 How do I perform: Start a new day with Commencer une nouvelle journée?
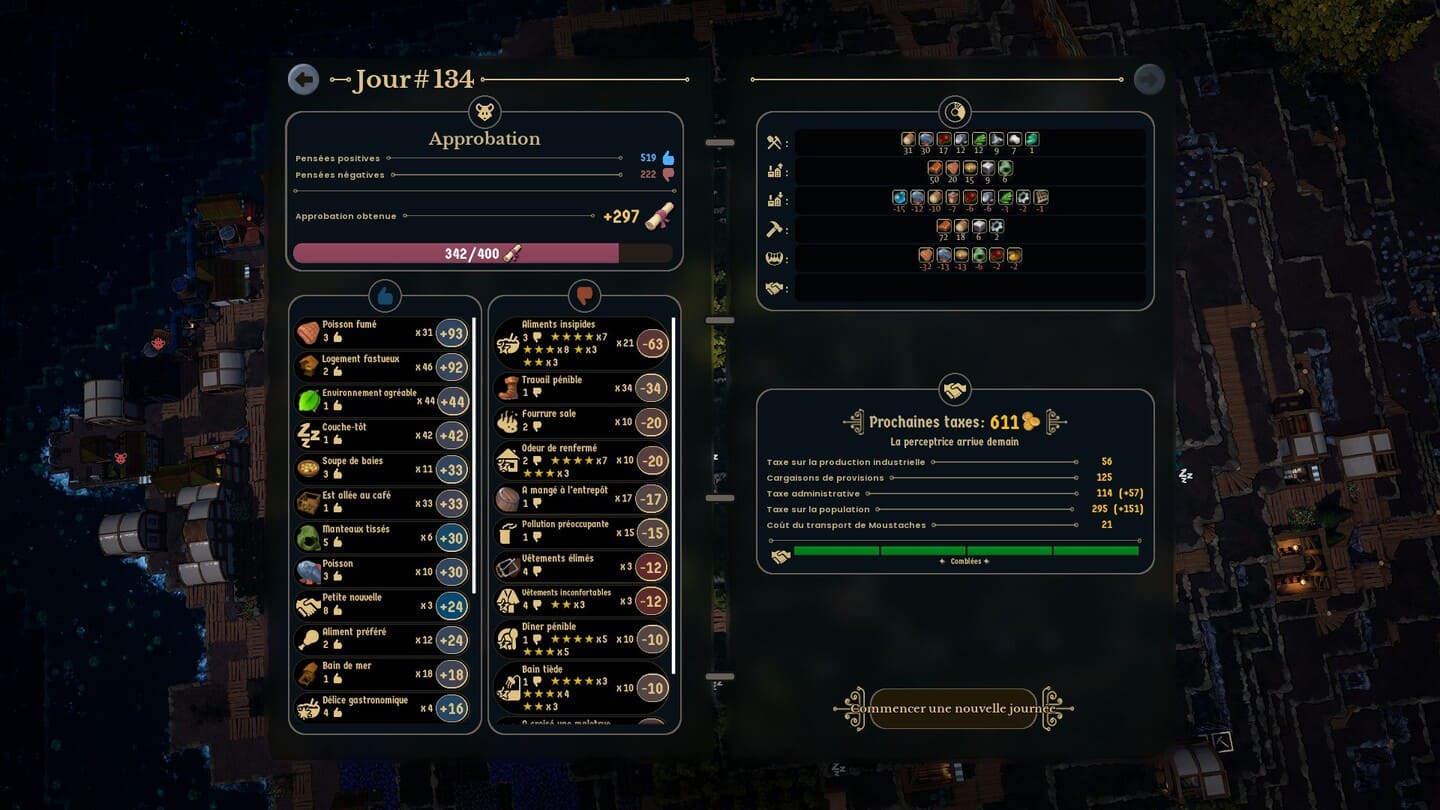click(x=953, y=709)
